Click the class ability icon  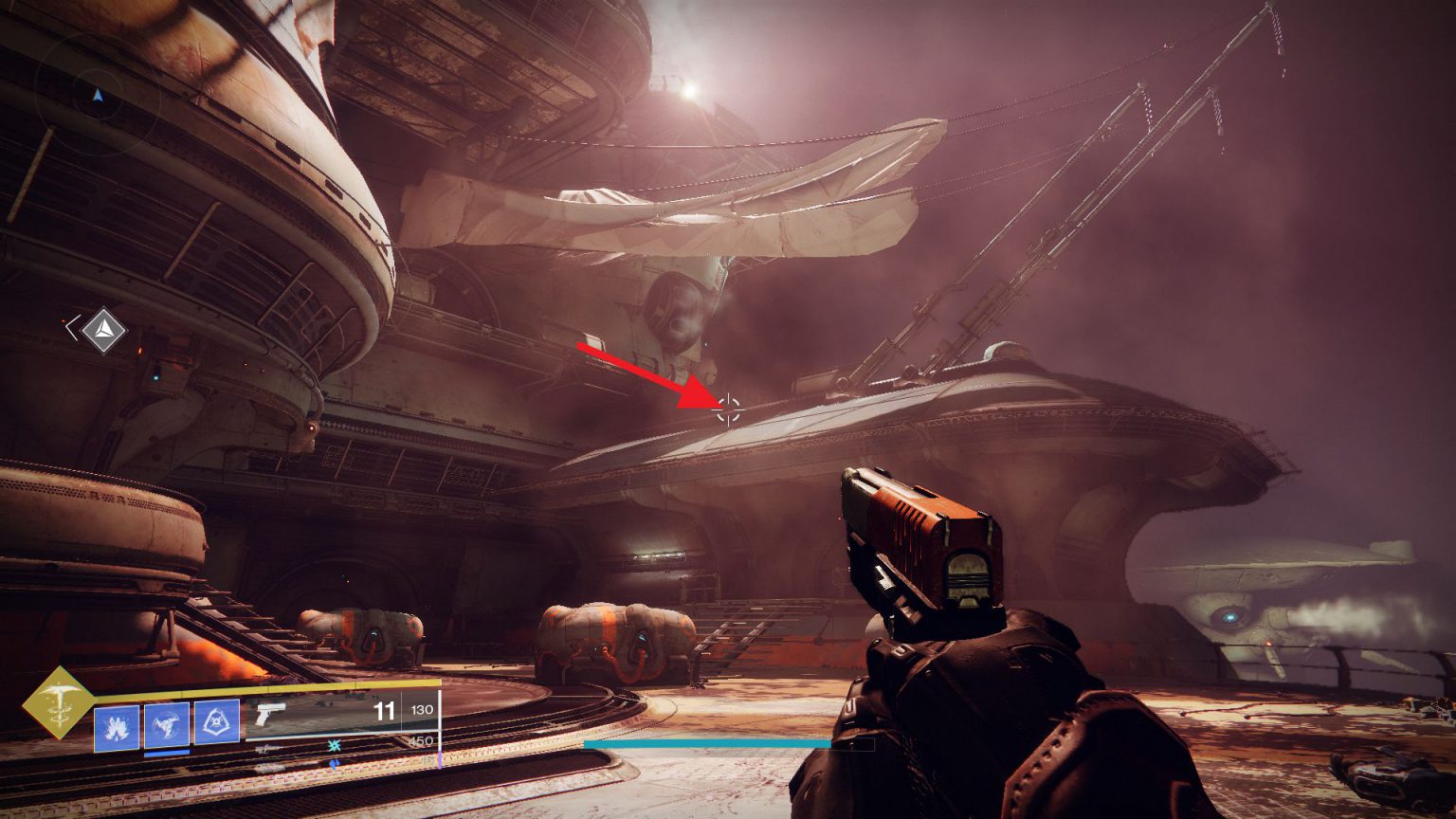(x=218, y=719)
